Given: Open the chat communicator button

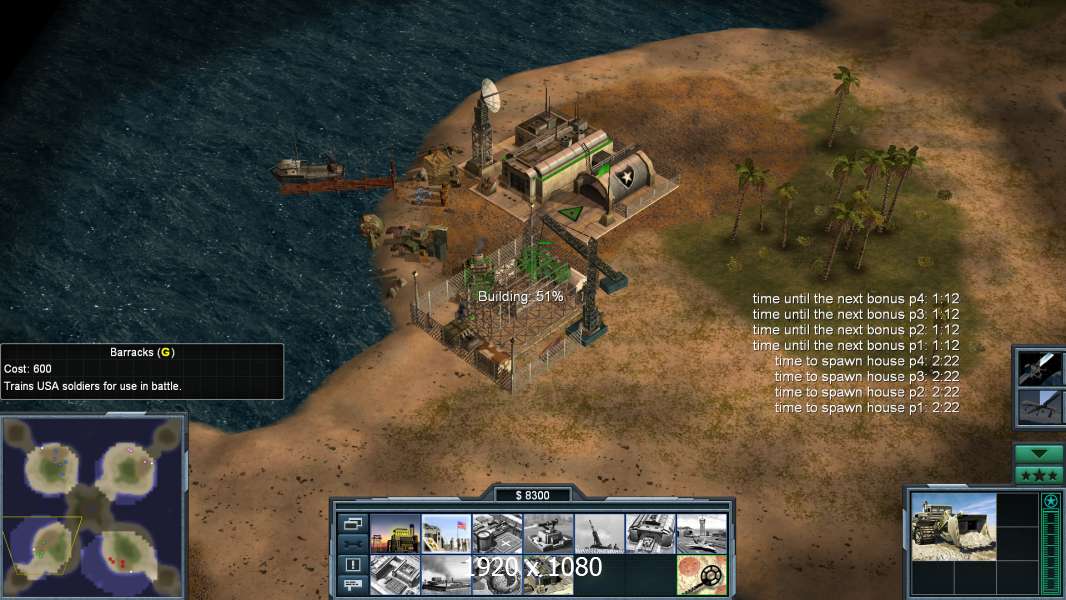Looking at the screenshot, I should (352, 585).
